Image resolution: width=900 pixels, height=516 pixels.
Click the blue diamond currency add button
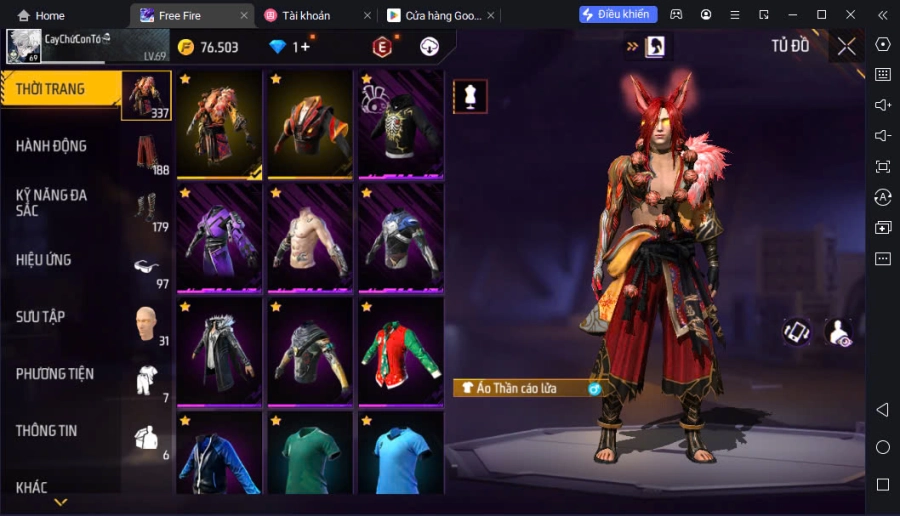301,47
